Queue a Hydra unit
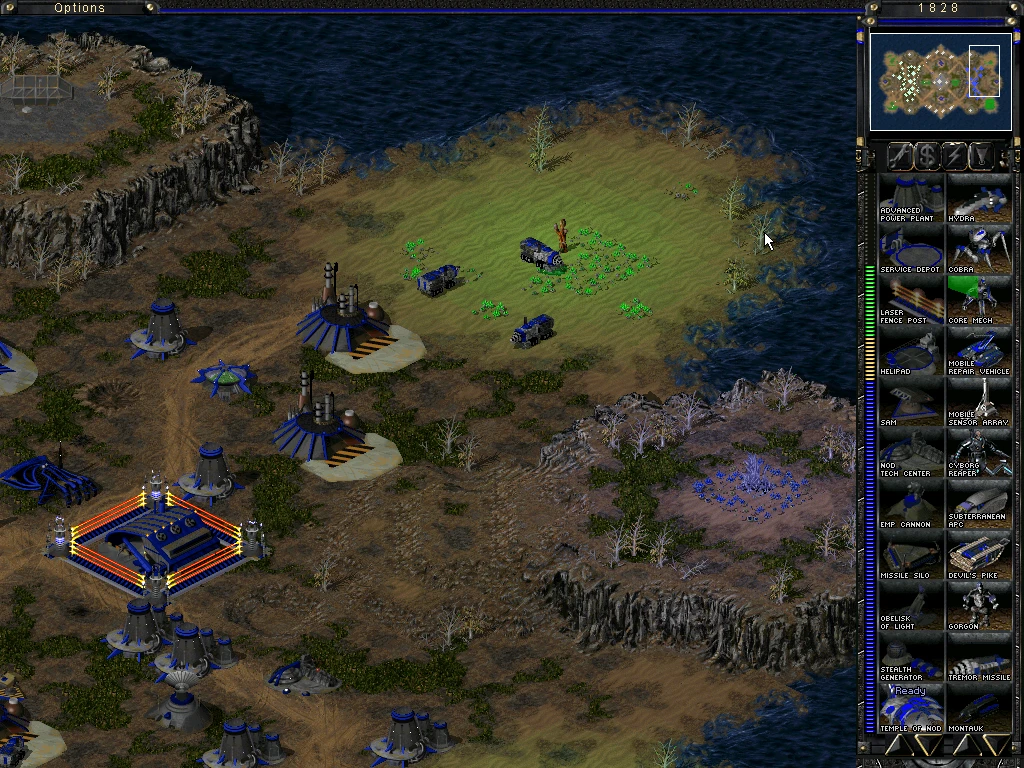The height and width of the screenshot is (768, 1024). pyautogui.click(x=979, y=199)
